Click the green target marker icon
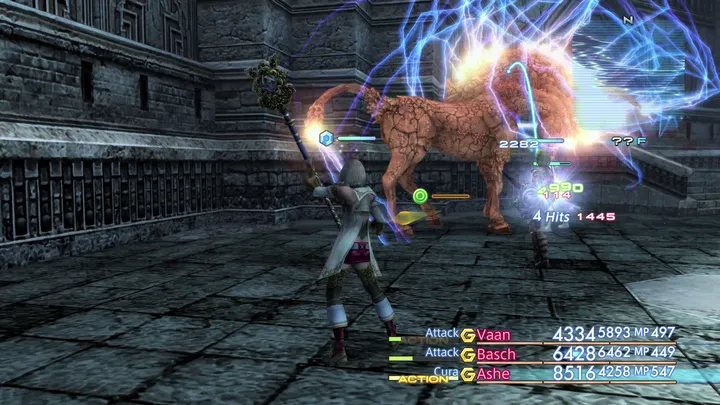 tap(420, 196)
